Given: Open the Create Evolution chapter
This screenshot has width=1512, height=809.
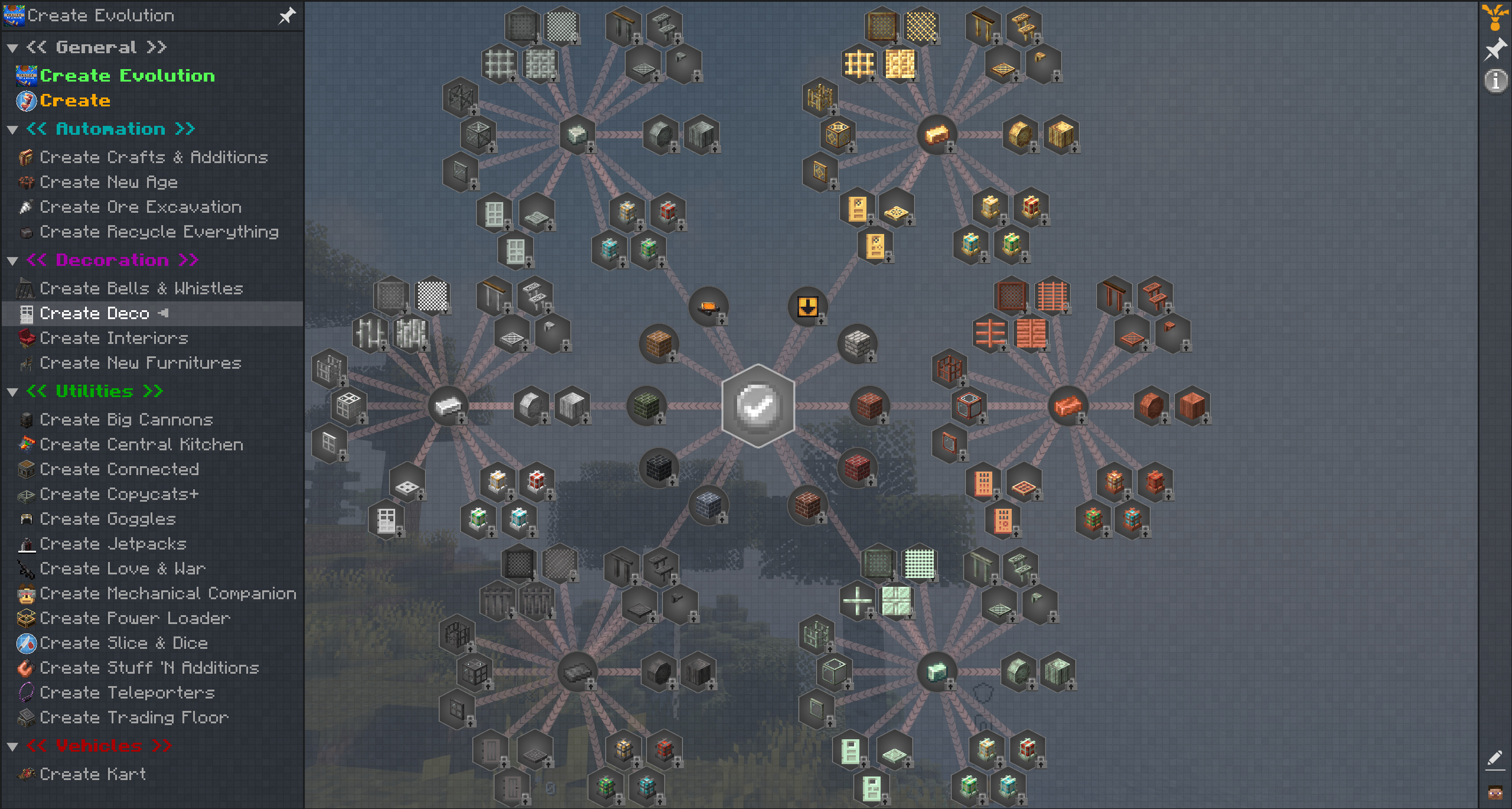Looking at the screenshot, I should point(127,76).
